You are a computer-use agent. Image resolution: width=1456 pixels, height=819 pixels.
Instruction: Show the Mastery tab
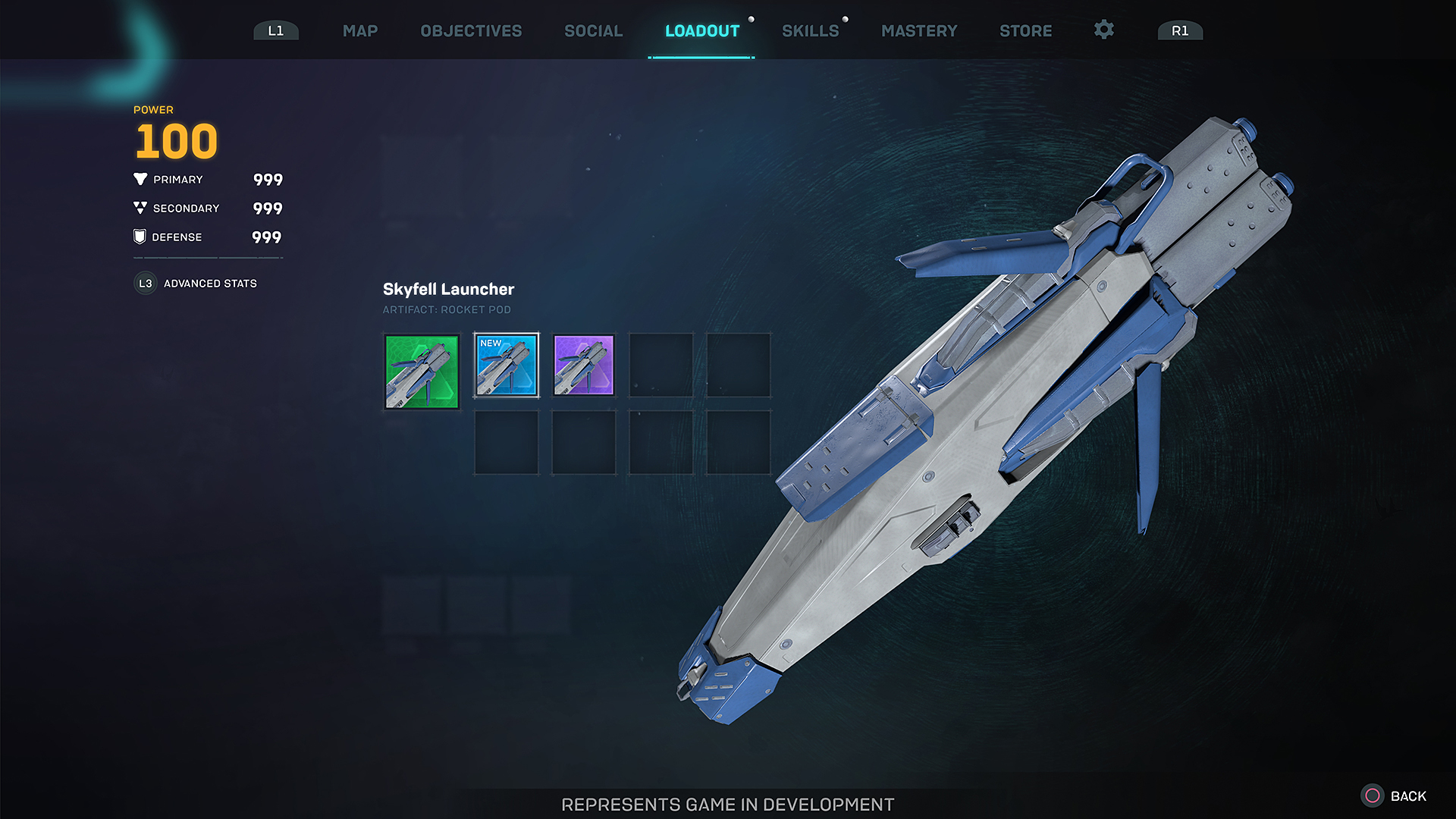919,31
